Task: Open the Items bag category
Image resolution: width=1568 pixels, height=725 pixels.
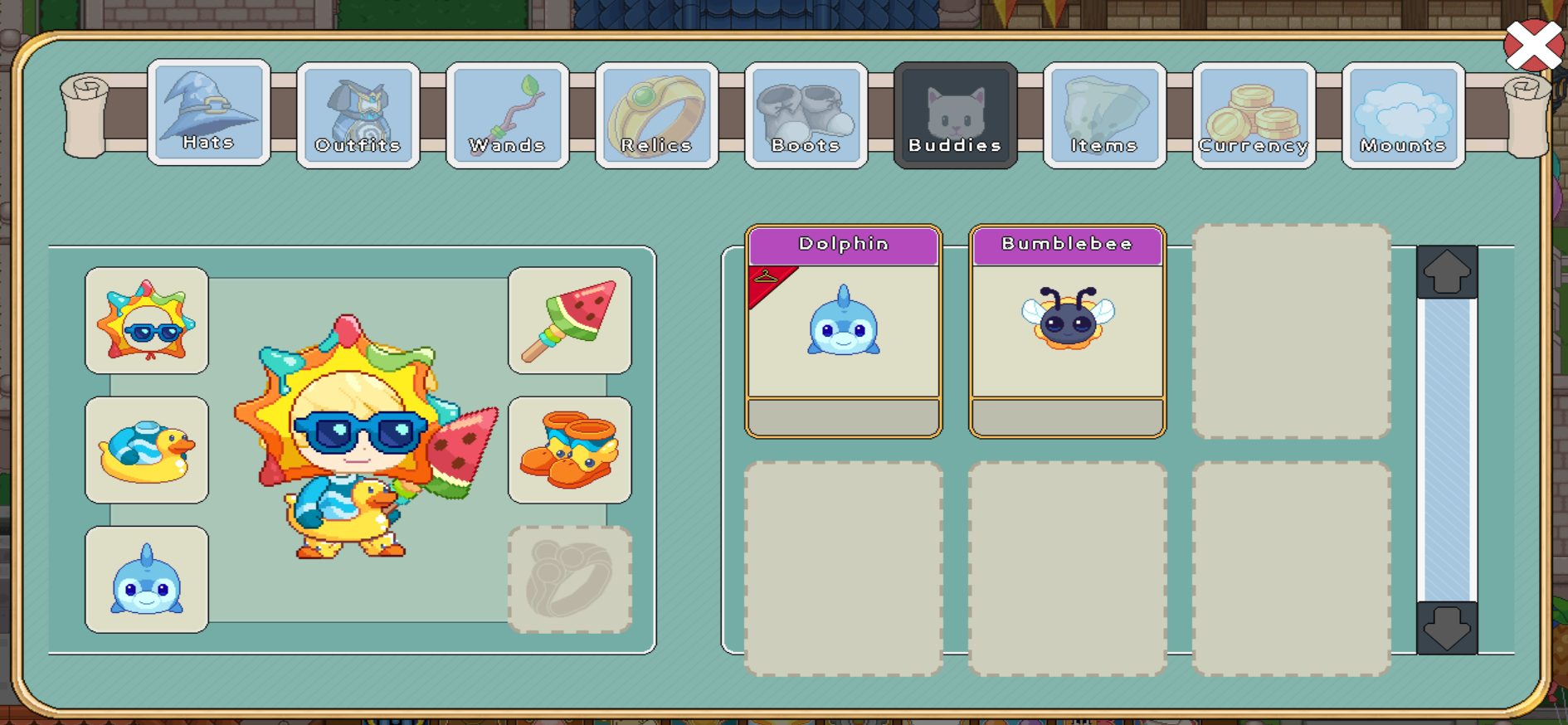Action: [x=1104, y=114]
